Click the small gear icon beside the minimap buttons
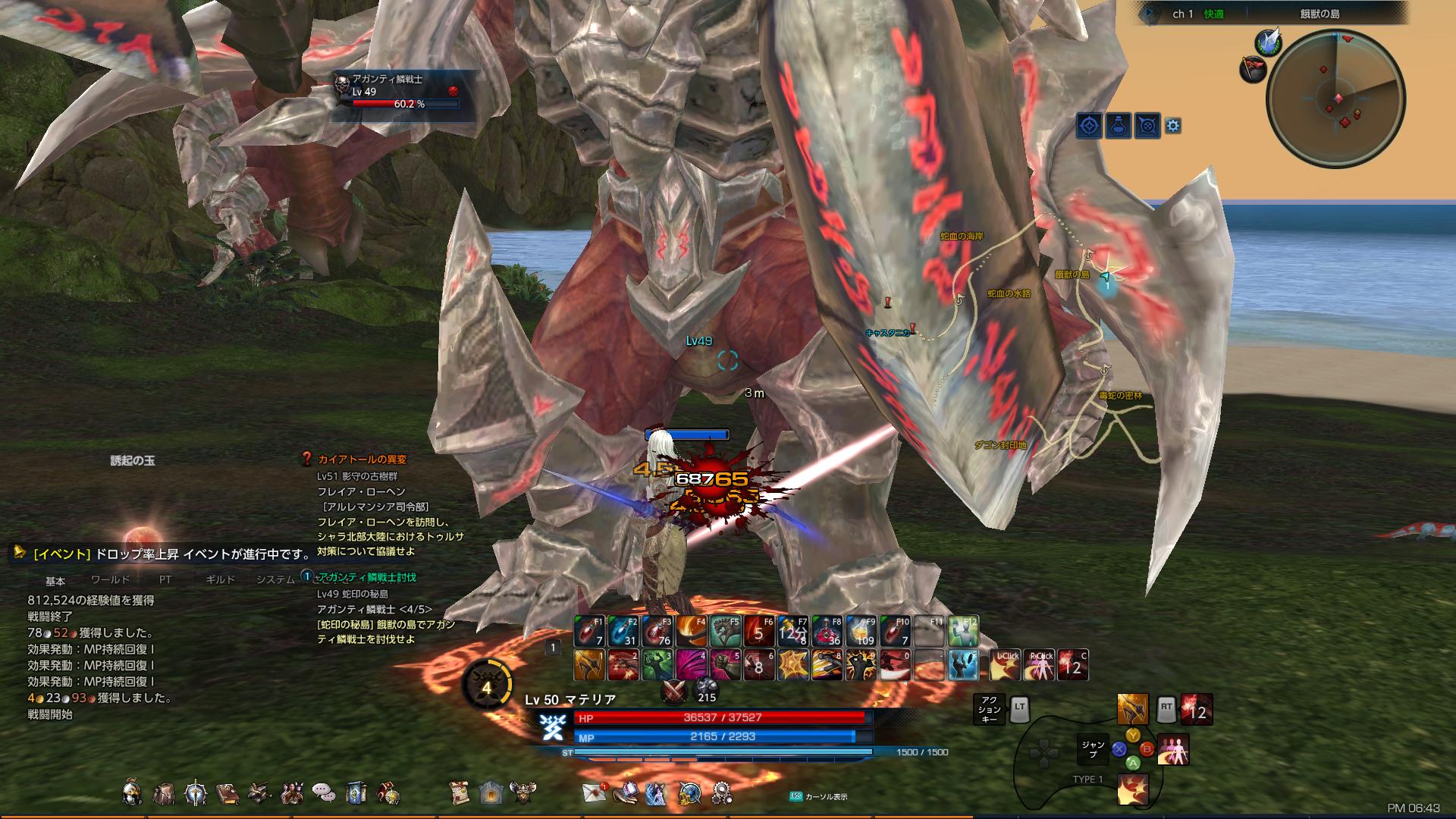 click(1173, 124)
